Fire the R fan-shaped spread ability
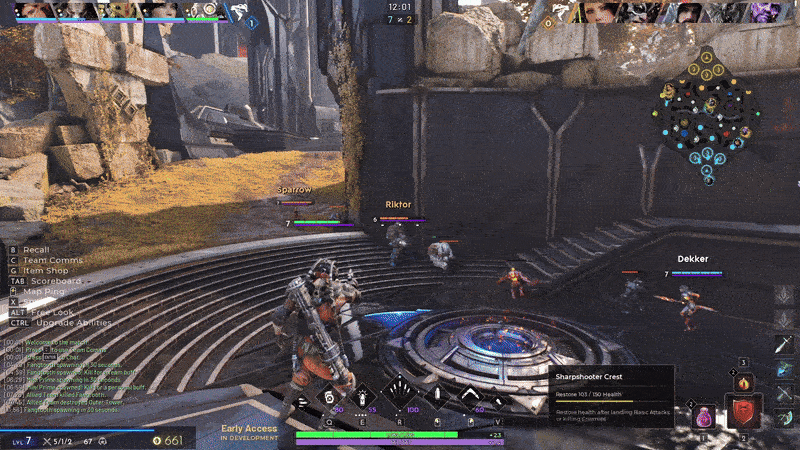The image size is (800, 450). [401, 395]
